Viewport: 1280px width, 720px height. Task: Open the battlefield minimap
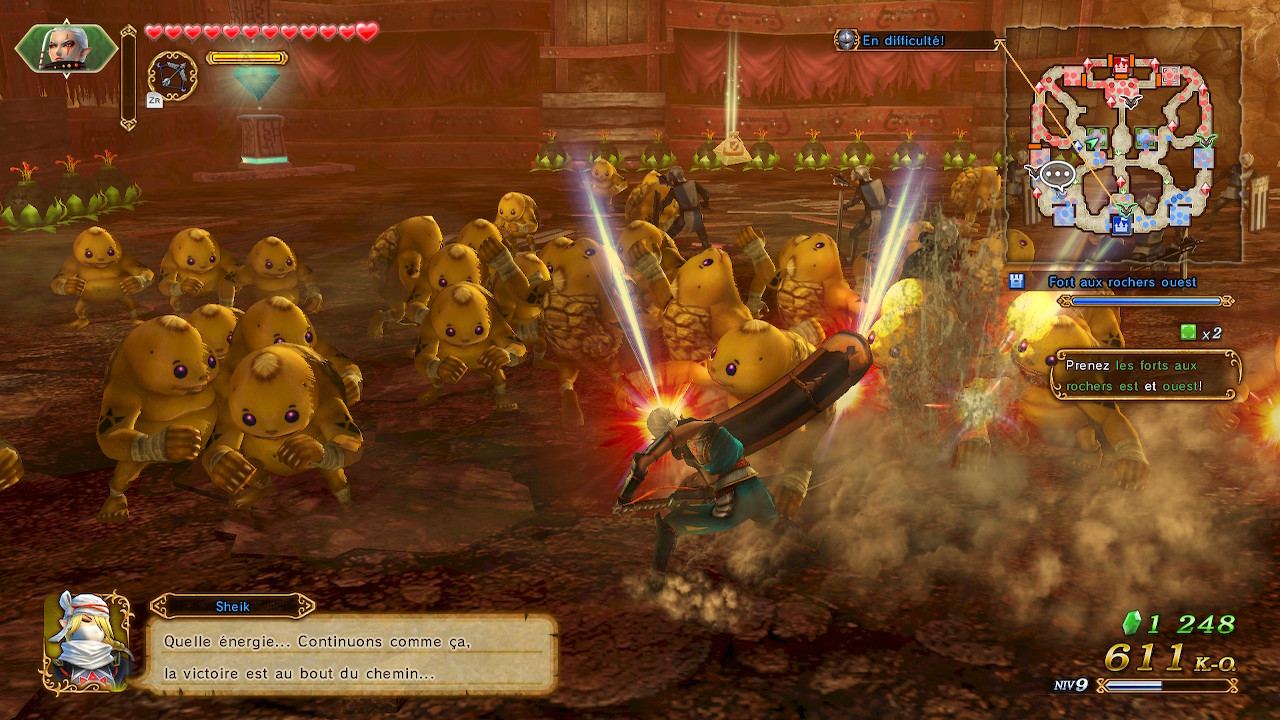[1123, 145]
